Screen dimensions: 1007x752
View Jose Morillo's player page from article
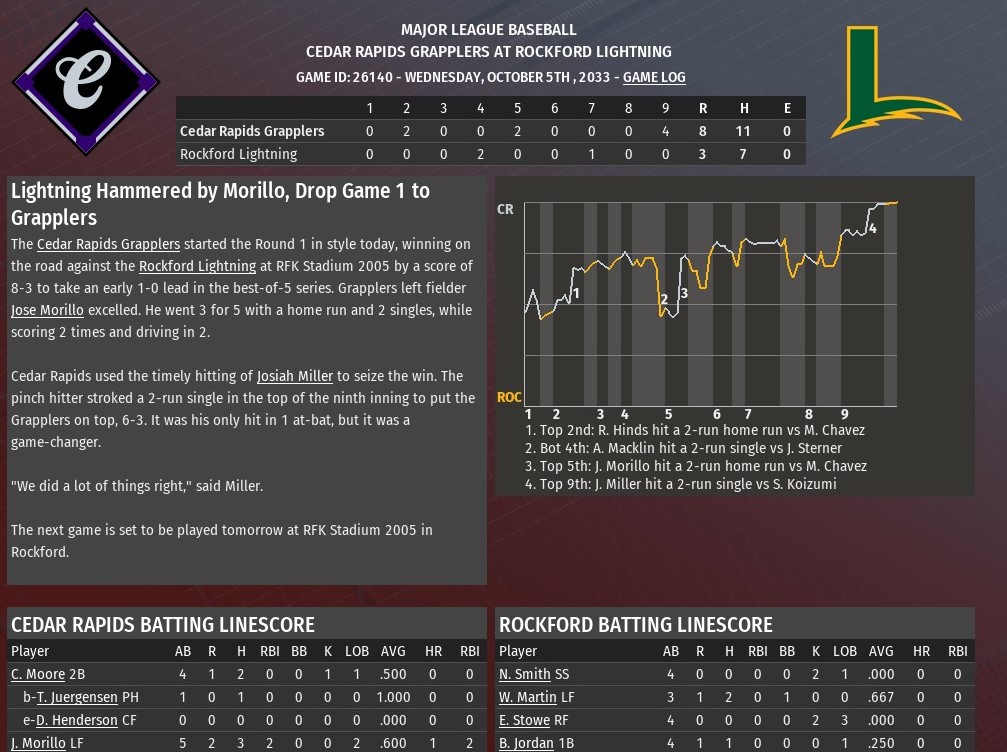click(x=47, y=310)
